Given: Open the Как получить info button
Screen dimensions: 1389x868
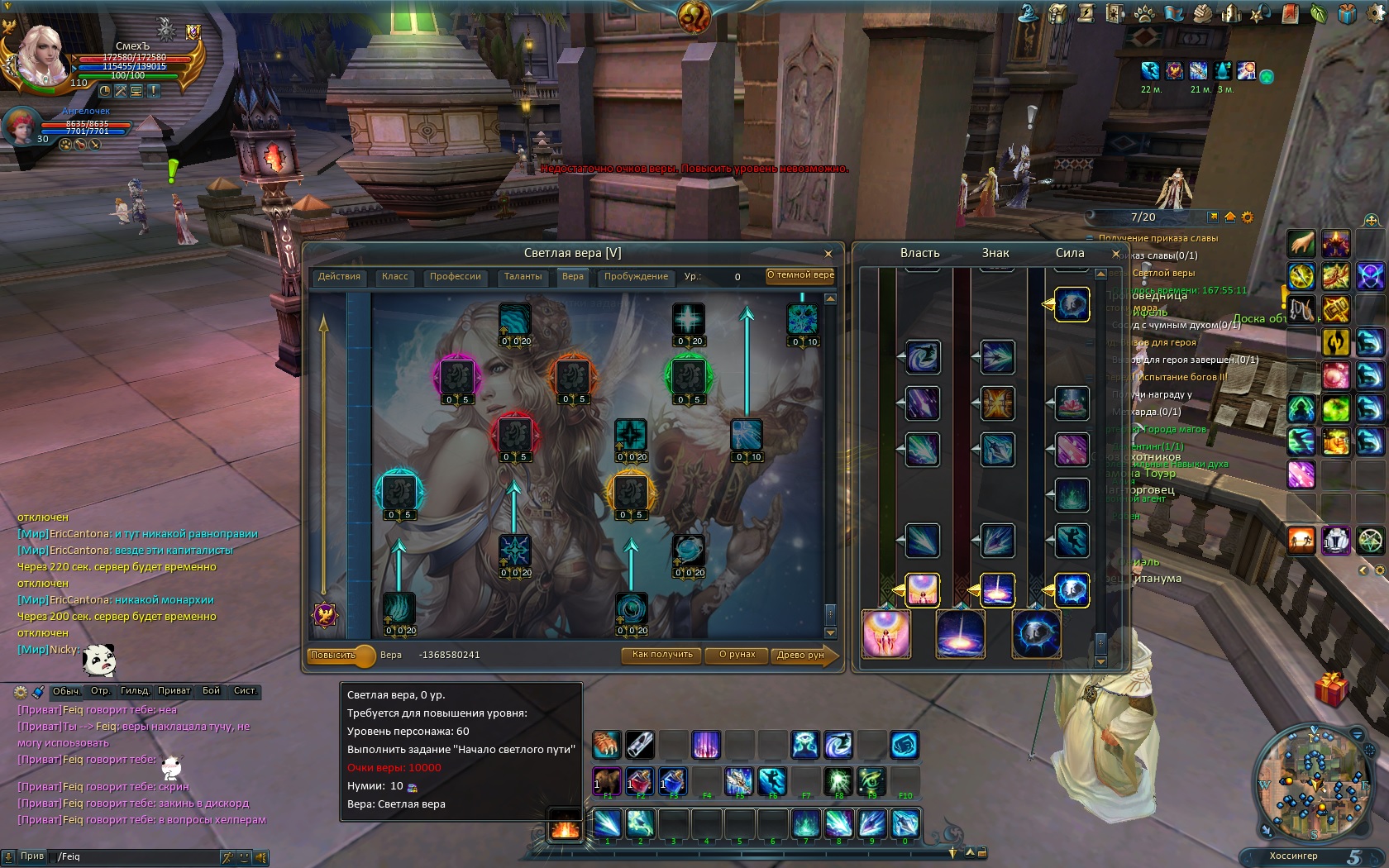Looking at the screenshot, I should [661, 655].
